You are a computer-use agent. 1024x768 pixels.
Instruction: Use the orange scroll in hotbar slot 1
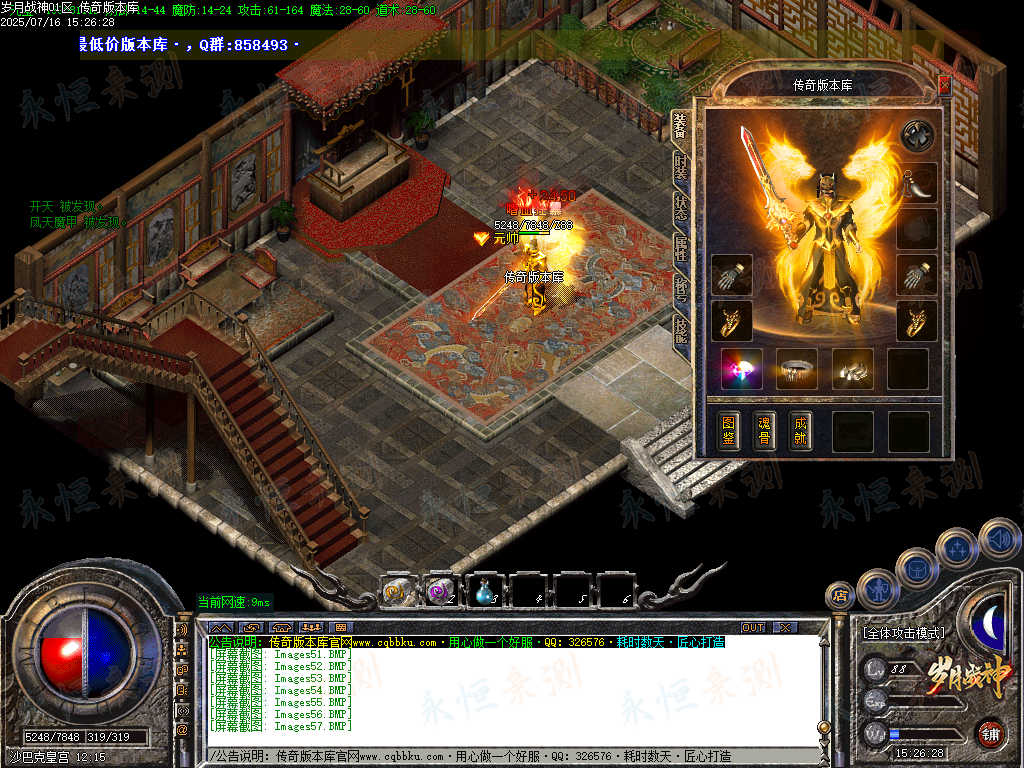(397, 592)
